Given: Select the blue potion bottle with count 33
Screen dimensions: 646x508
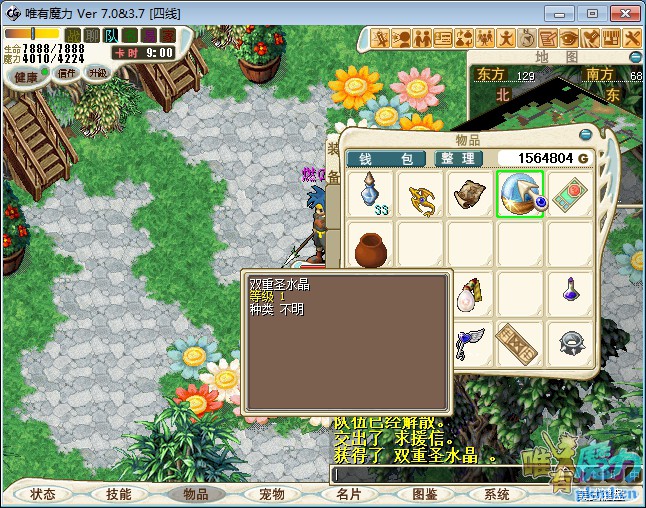Looking at the screenshot, I should [x=371, y=193].
